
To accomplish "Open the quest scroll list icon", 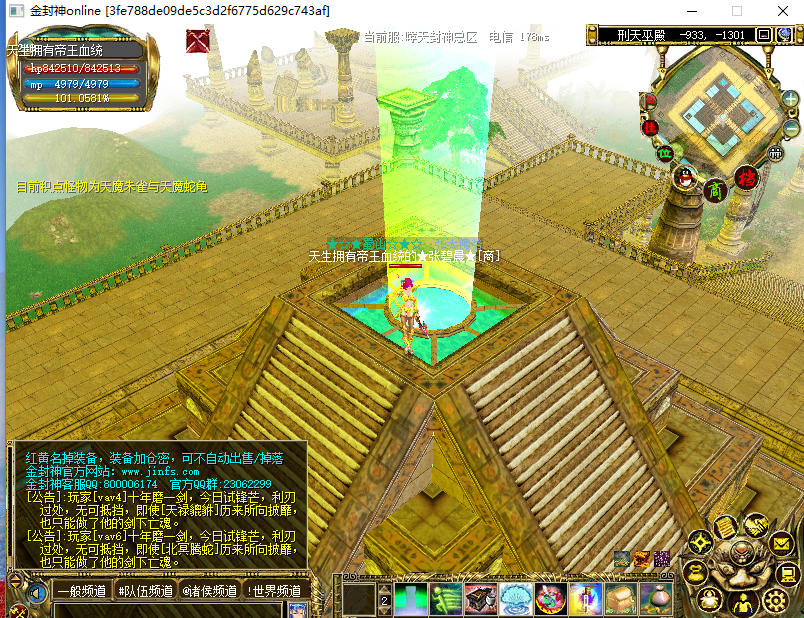I will tap(725, 527).
